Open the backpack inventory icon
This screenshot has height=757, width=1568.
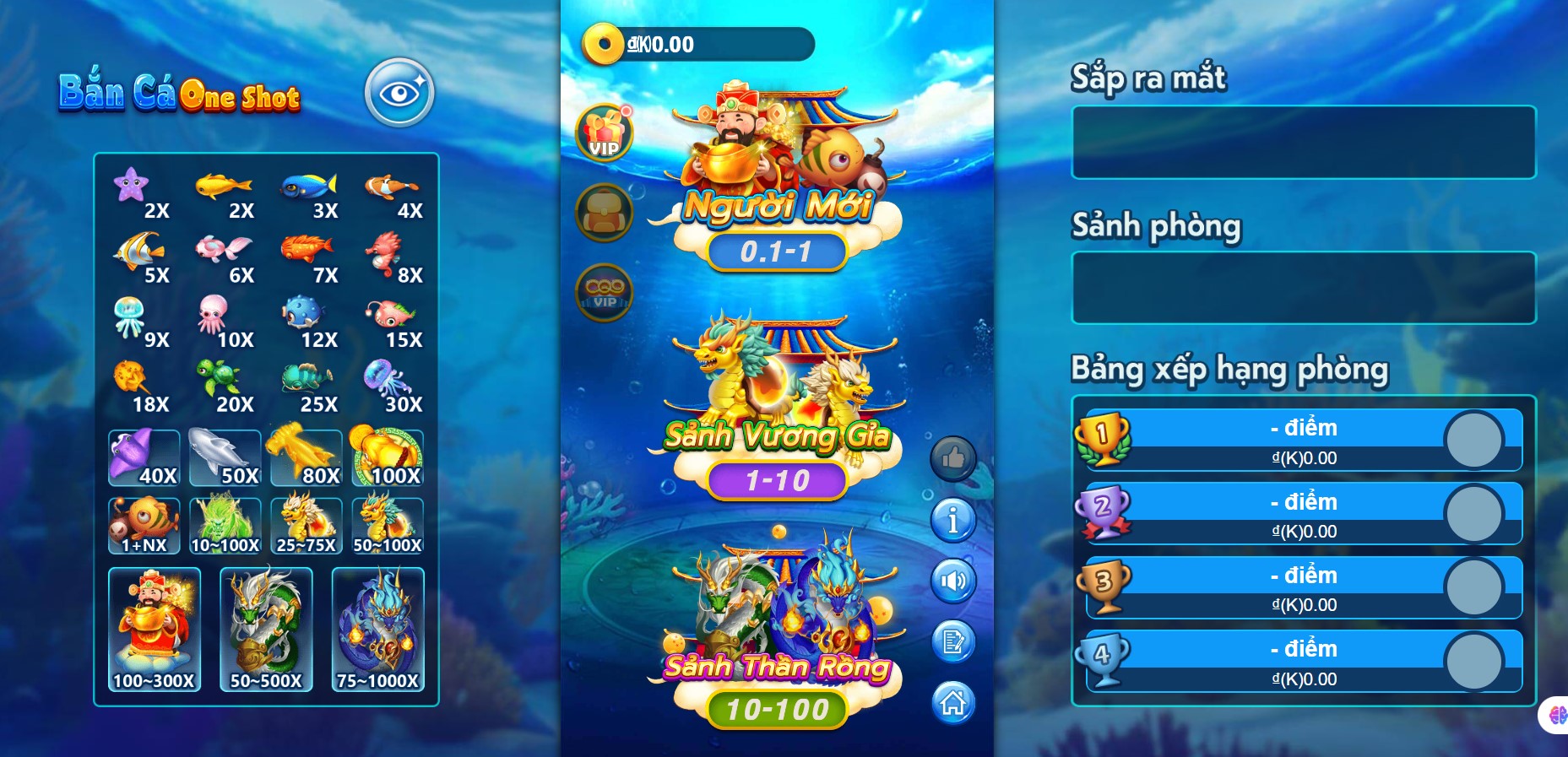[603, 211]
